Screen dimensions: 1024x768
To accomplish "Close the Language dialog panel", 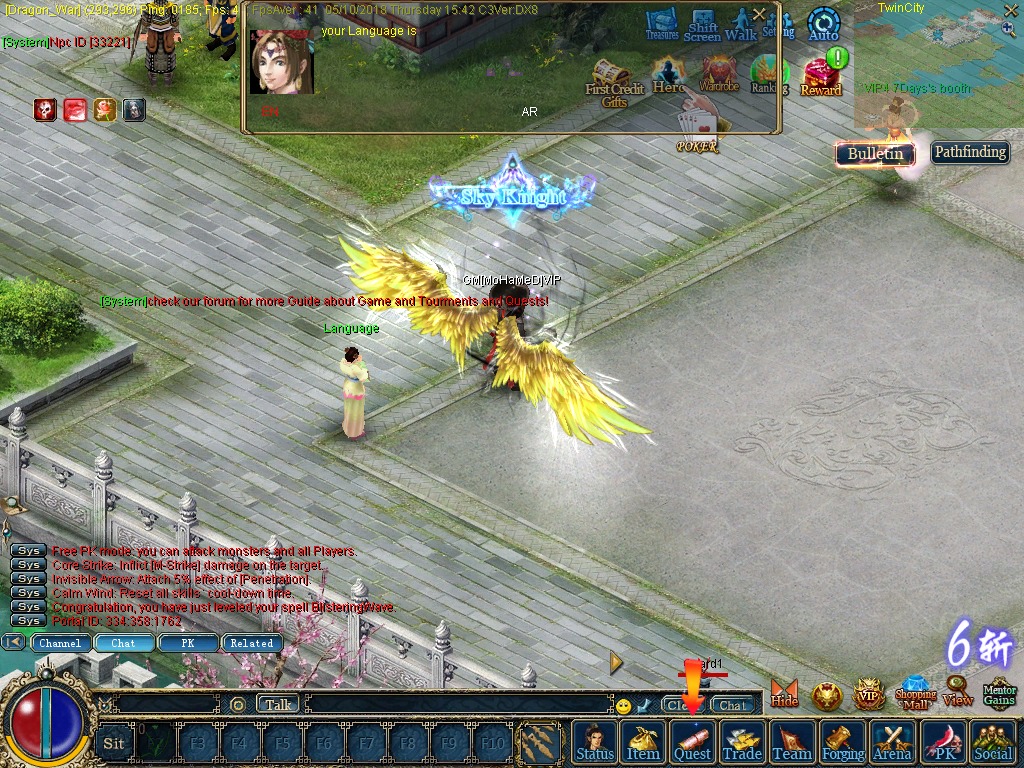I will pyautogui.click(x=759, y=14).
